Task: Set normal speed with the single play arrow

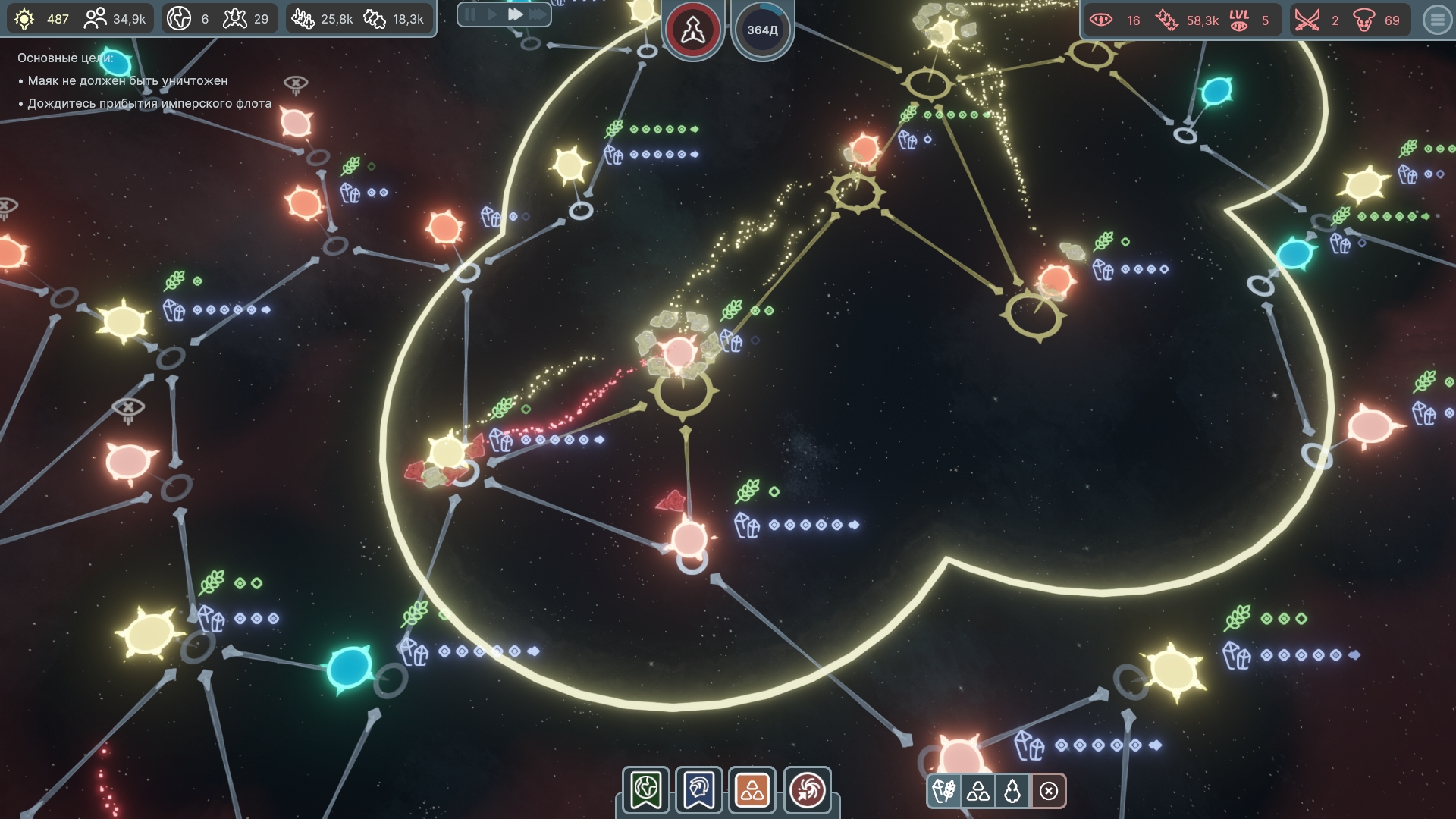Action: (x=492, y=14)
